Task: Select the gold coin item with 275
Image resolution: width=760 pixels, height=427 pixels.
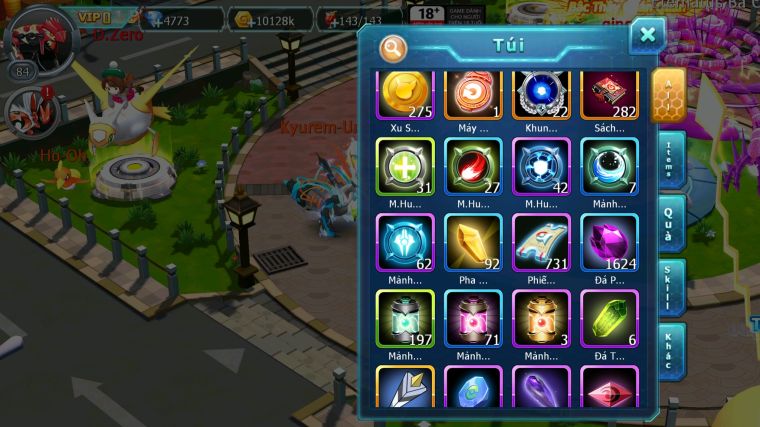Action: 405,95
